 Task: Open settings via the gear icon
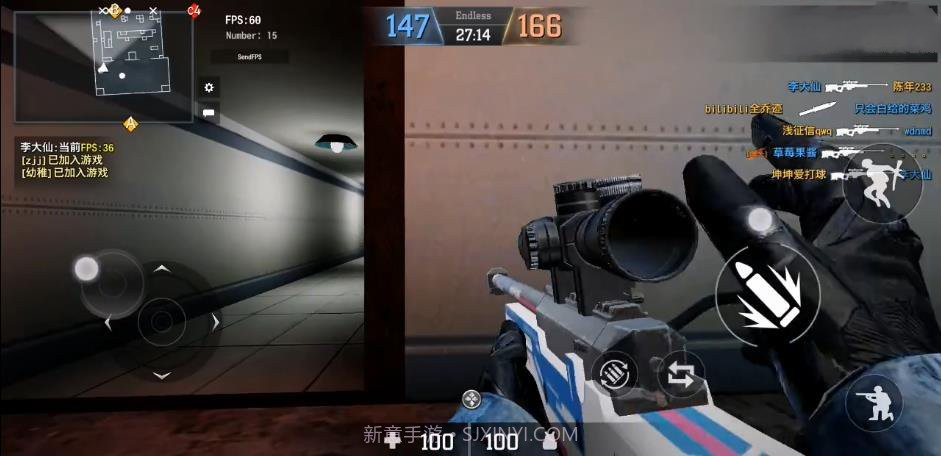click(209, 88)
